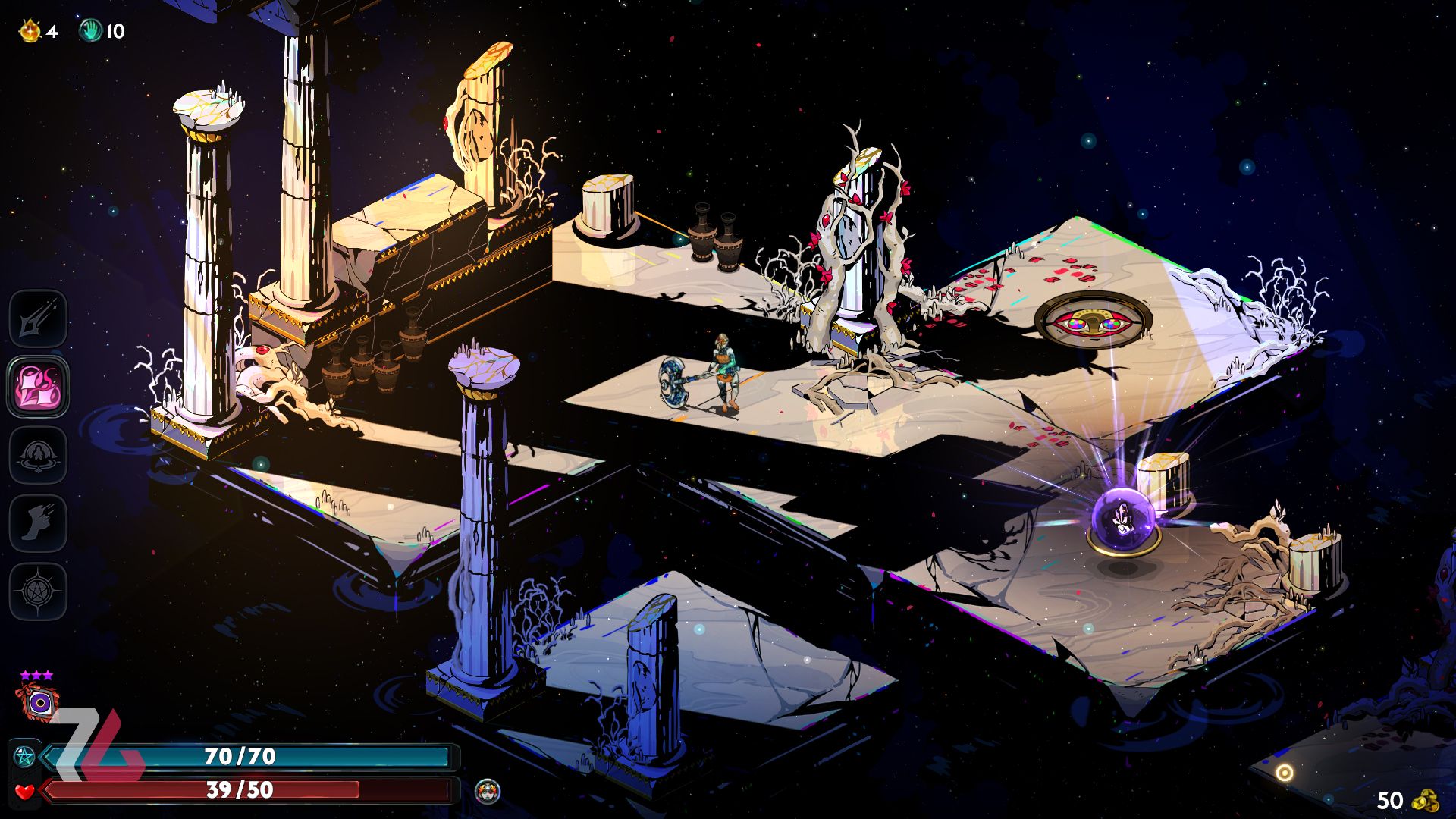Viewport: 1456px width, 819px height.
Task: Click the Death Defiance portrait token
Action: 487,791
